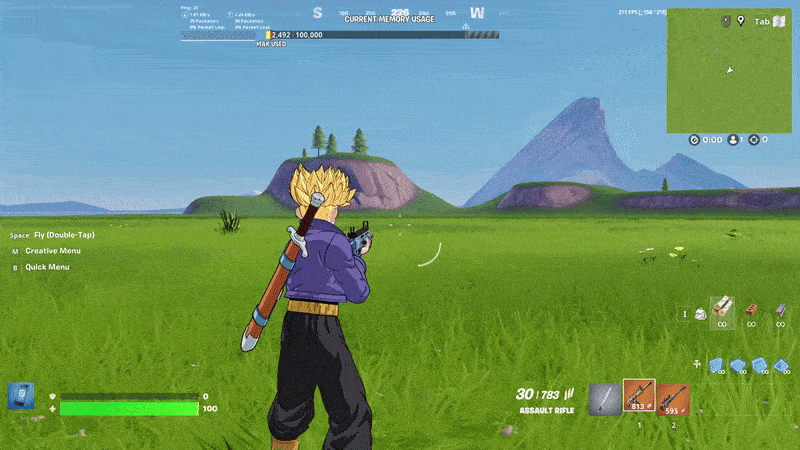Screen dimensions: 800x450
Task: Open the full map via folded map icon
Action: pos(779,21)
